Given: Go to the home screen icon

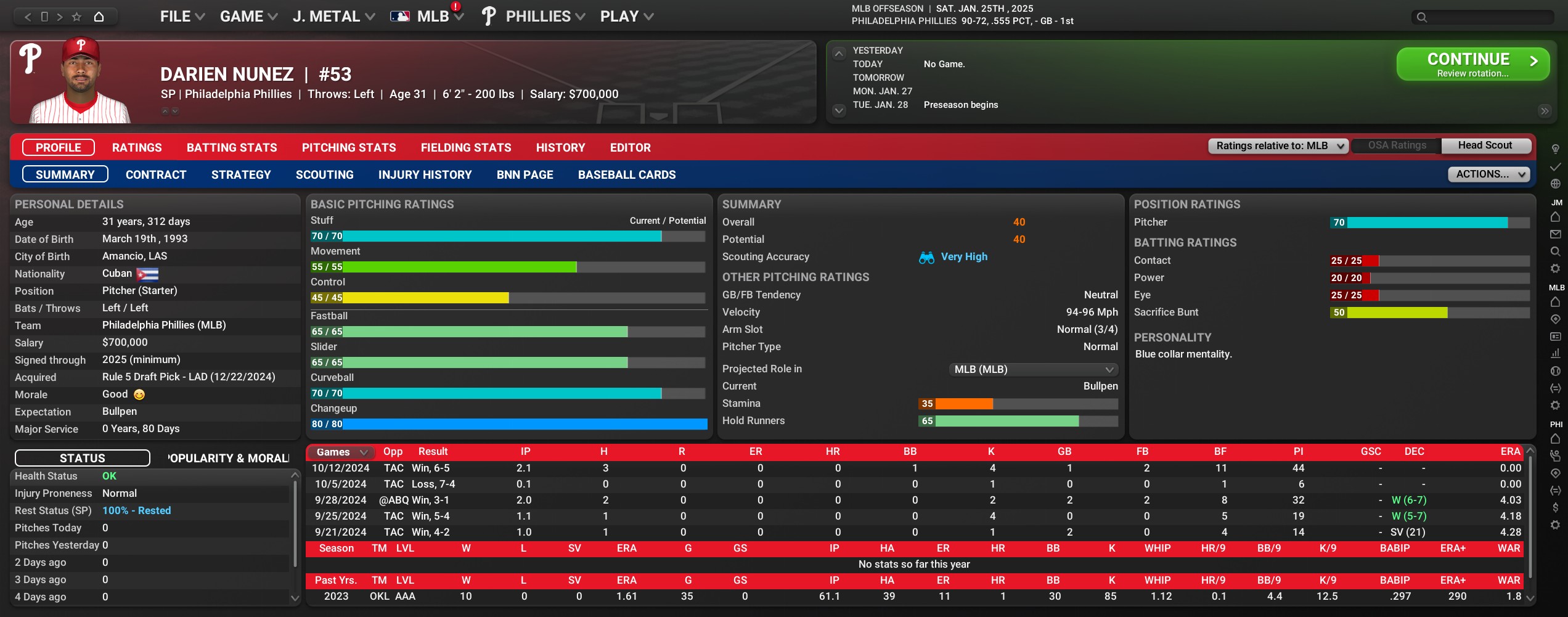Looking at the screenshot, I should tap(99, 17).
